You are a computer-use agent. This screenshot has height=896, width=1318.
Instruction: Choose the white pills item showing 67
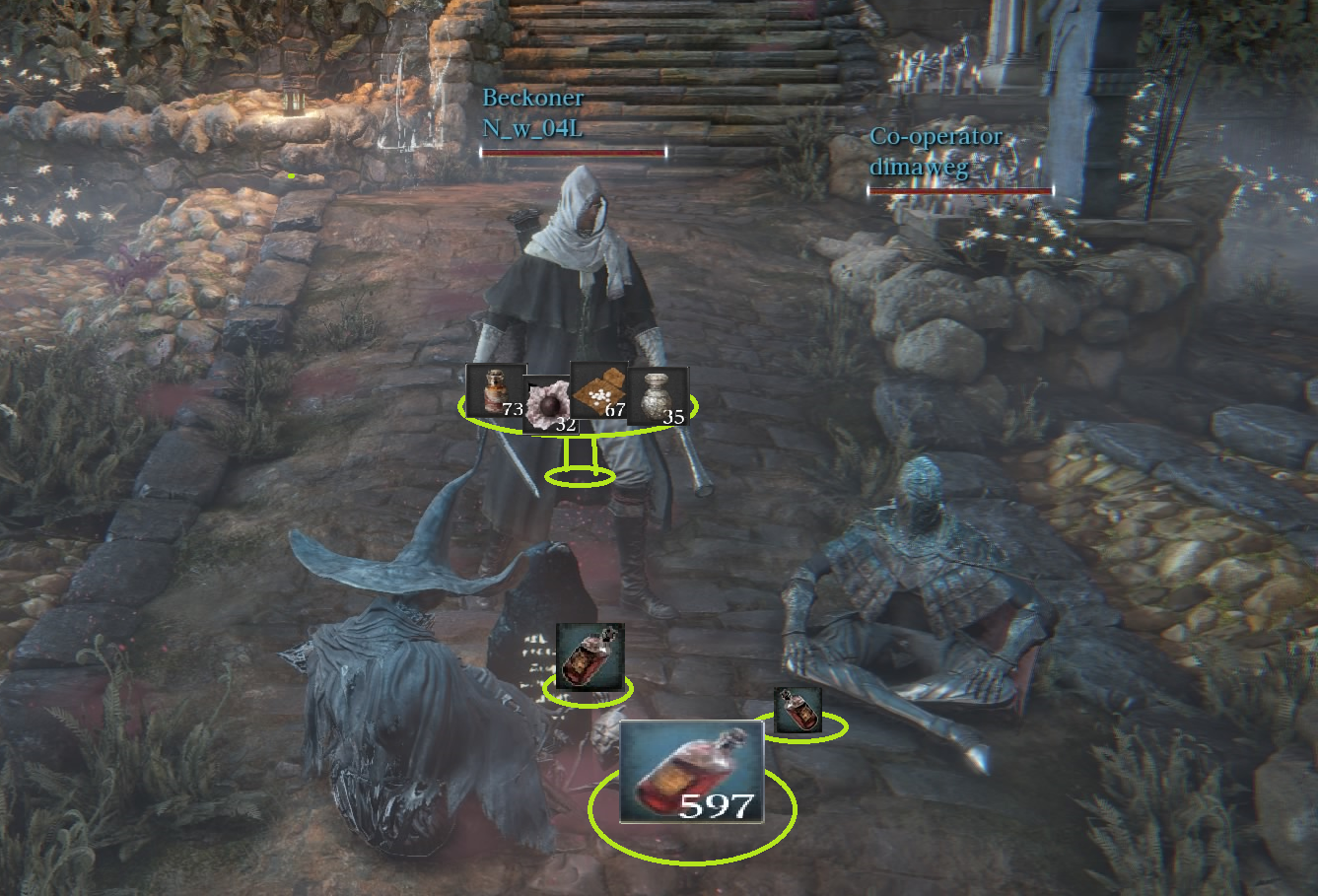[598, 390]
